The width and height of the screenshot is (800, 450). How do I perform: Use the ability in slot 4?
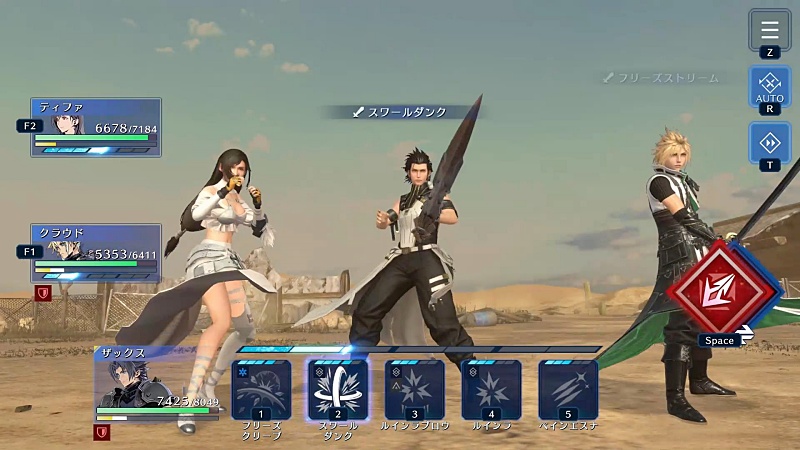(x=491, y=389)
